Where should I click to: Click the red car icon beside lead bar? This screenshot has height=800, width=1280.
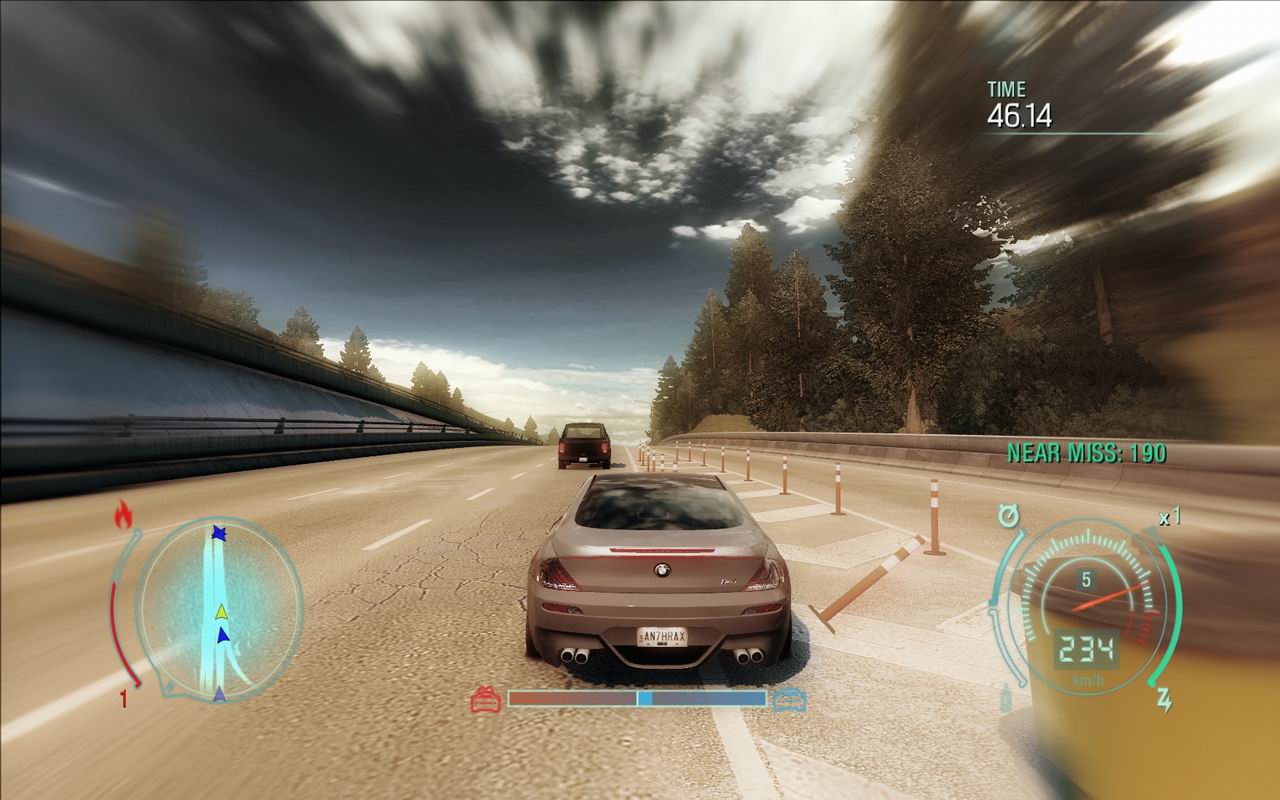pos(486,698)
